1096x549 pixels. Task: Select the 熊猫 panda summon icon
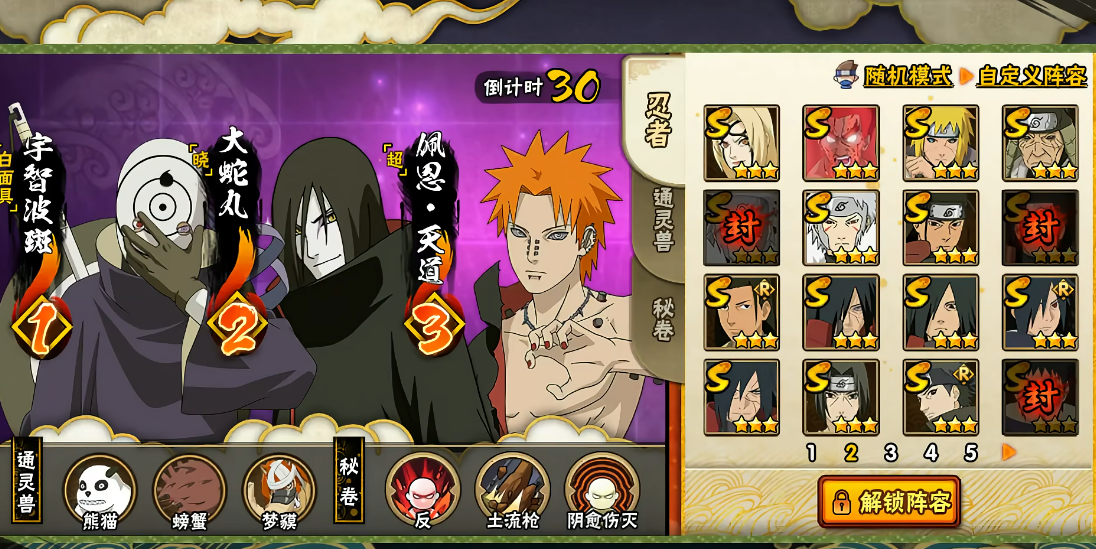(x=99, y=491)
